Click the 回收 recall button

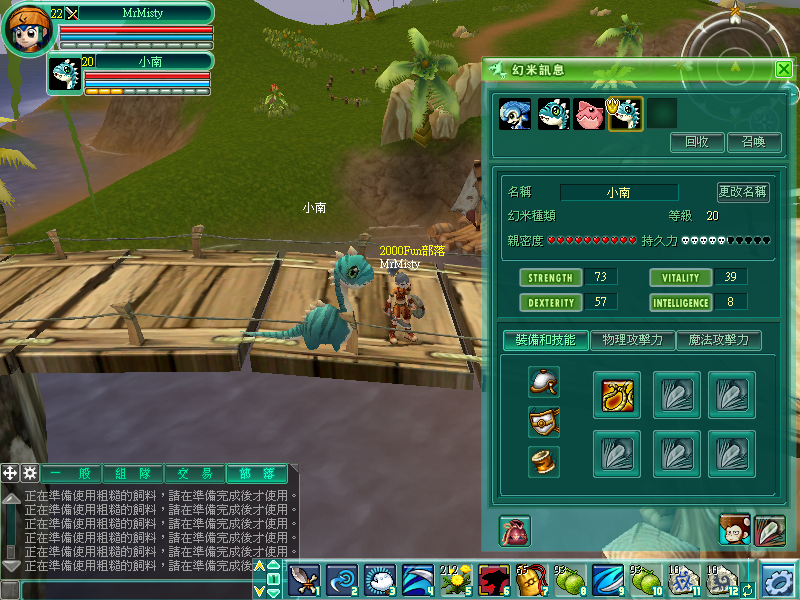pyautogui.click(x=697, y=142)
